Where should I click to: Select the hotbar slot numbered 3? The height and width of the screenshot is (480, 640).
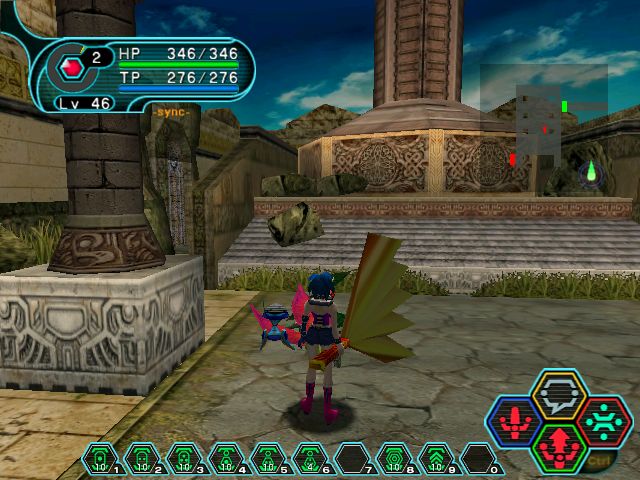184,459
